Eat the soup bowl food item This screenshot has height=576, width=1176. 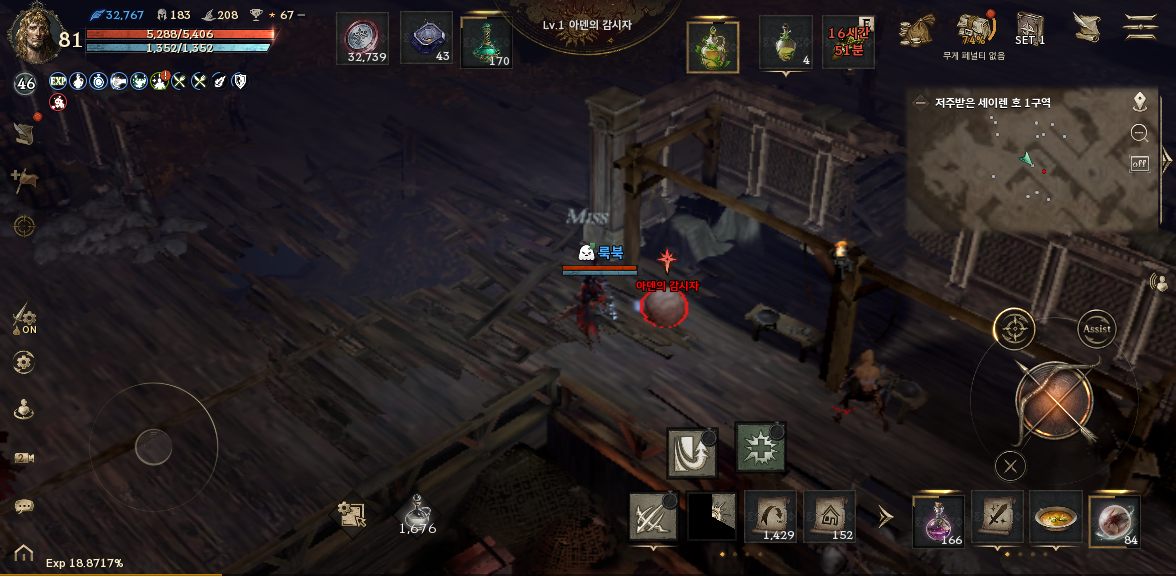1056,518
